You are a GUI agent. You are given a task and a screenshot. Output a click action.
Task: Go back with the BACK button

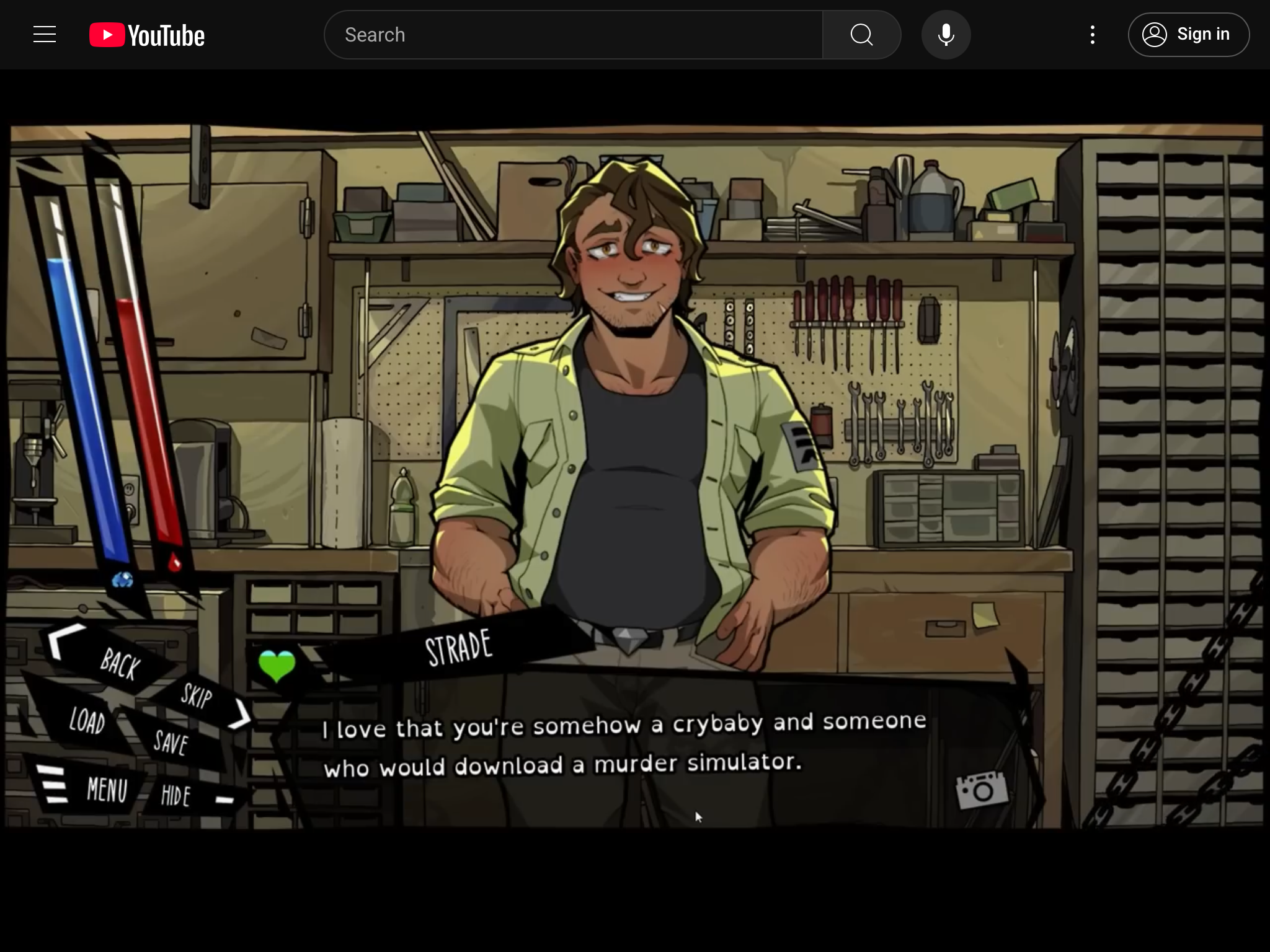pos(119,663)
